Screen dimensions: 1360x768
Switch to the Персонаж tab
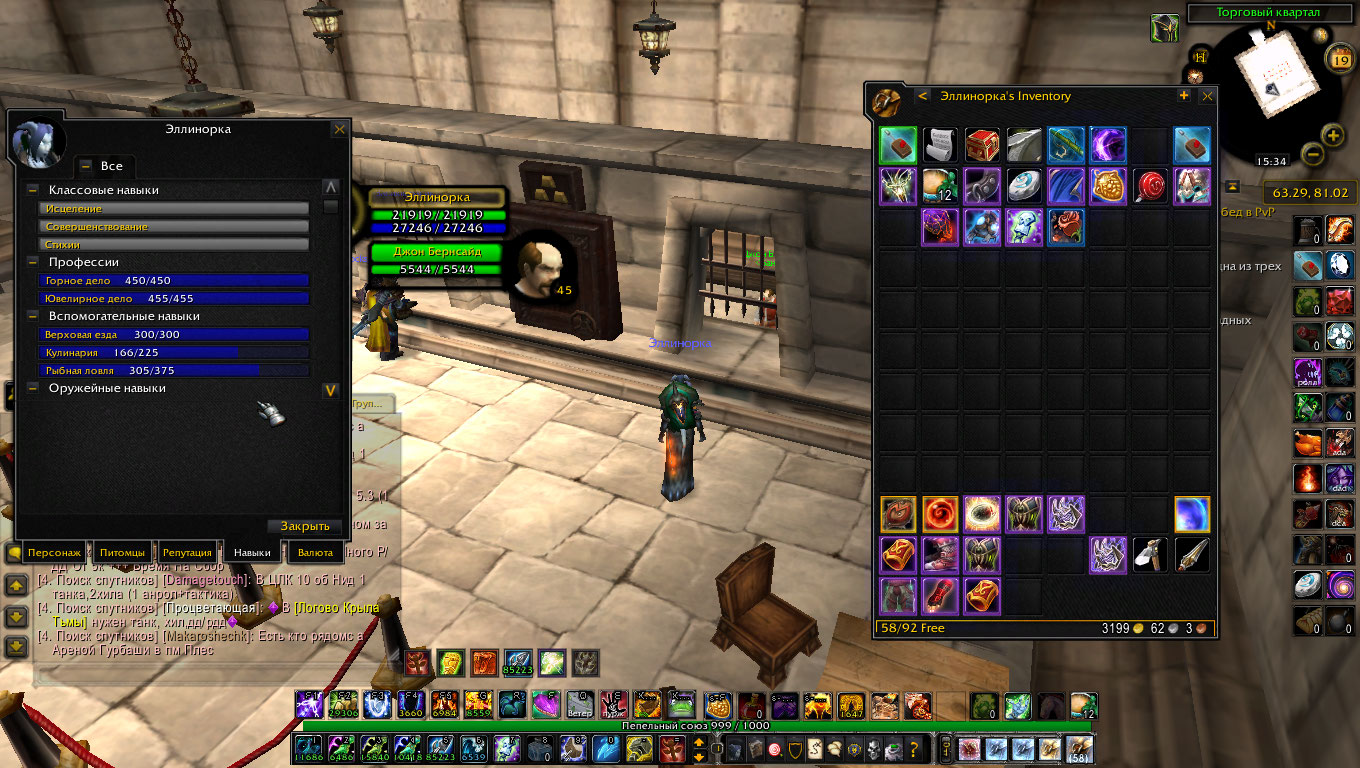(x=54, y=553)
